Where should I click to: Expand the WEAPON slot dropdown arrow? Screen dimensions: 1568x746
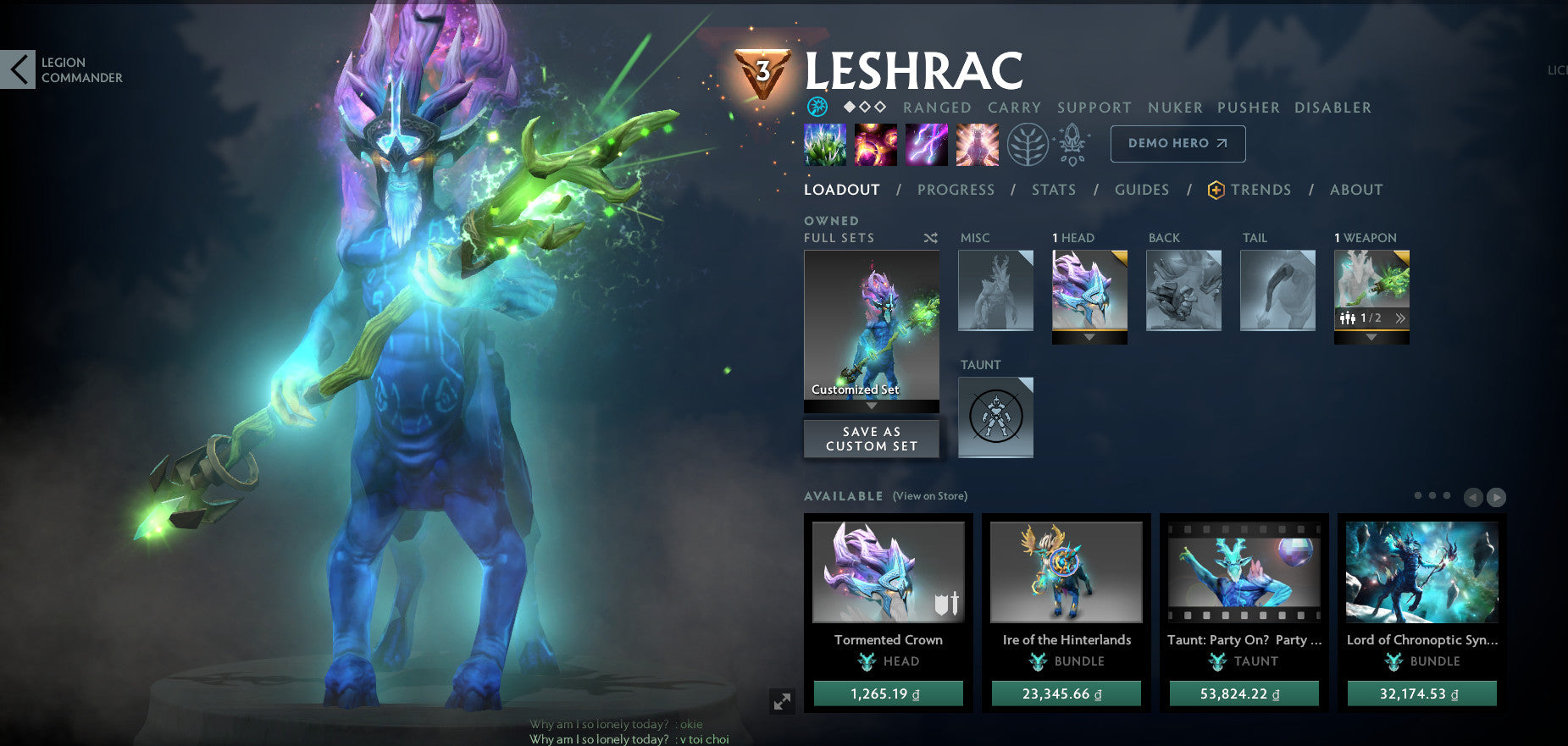tap(1371, 336)
